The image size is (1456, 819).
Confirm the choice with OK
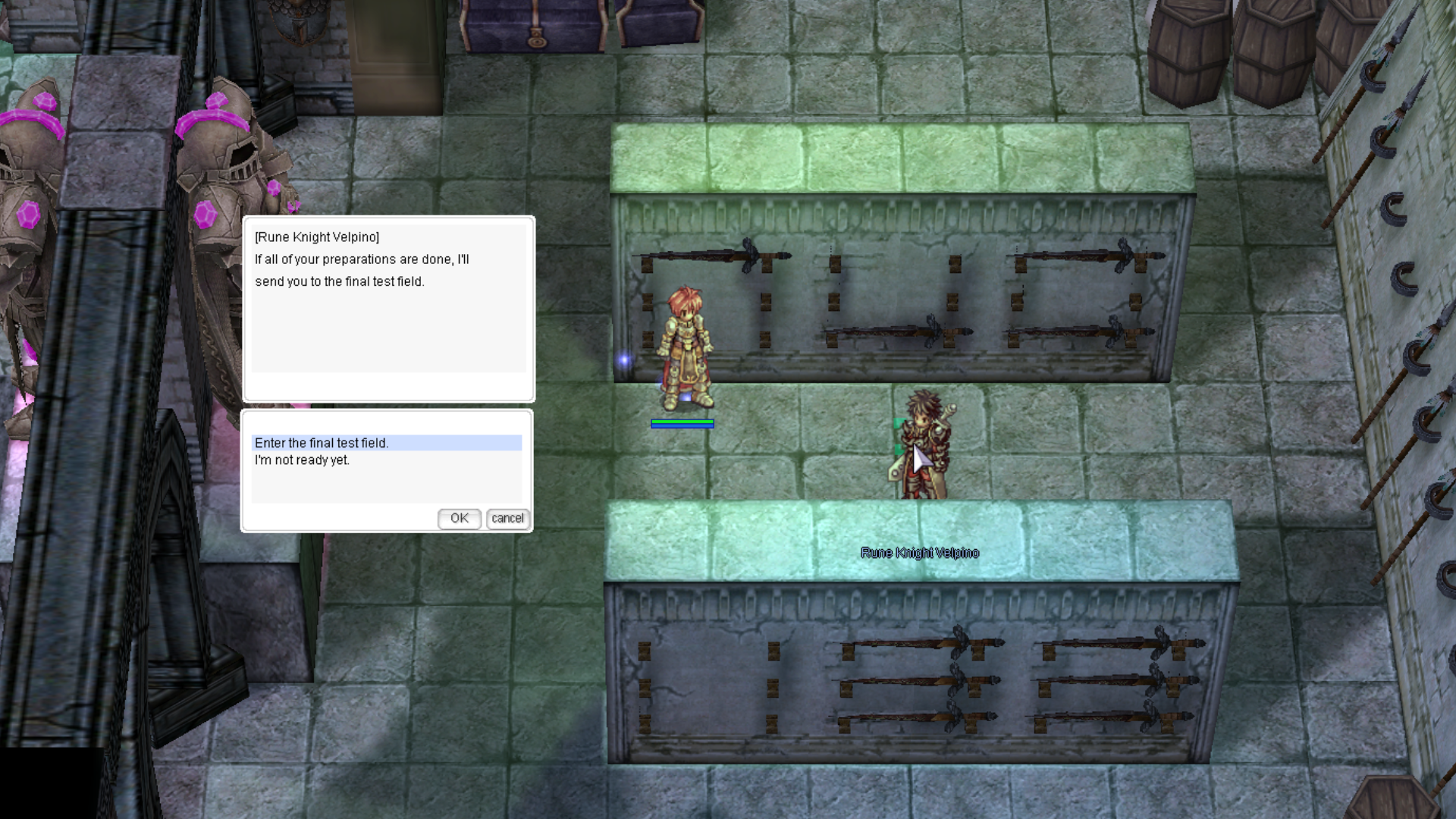[x=459, y=519]
